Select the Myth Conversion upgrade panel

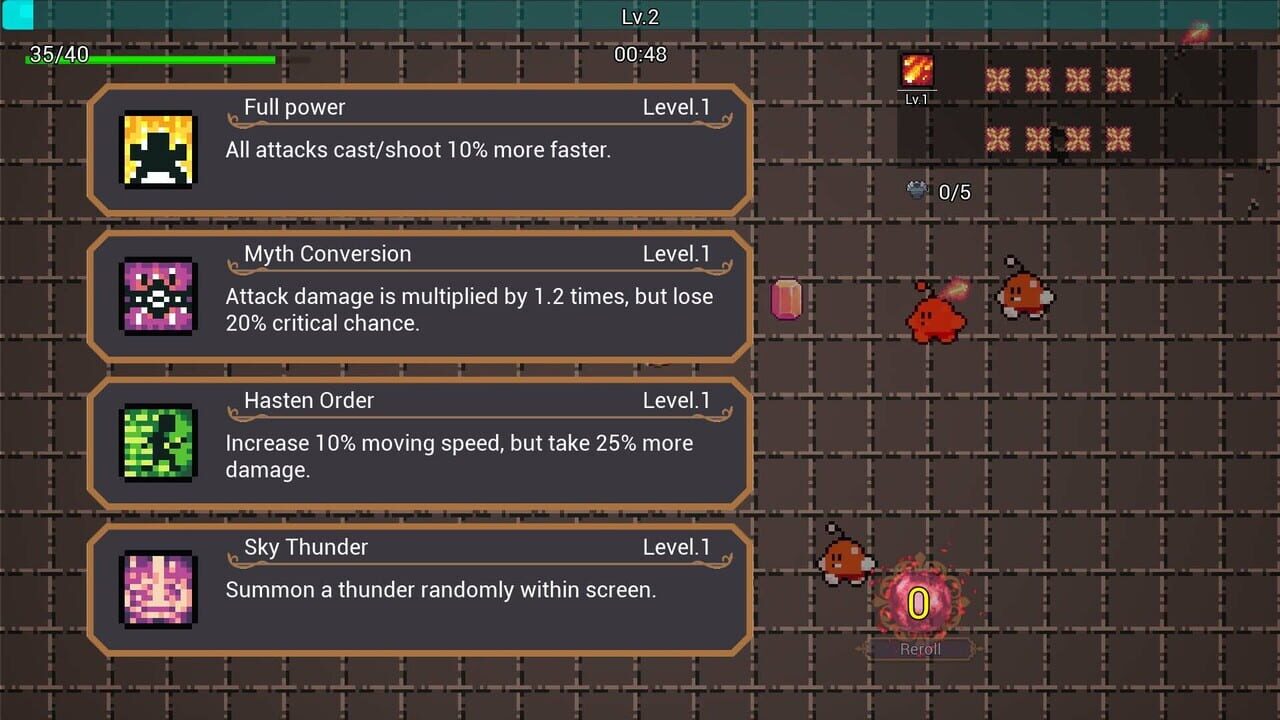pyautogui.click(x=420, y=295)
